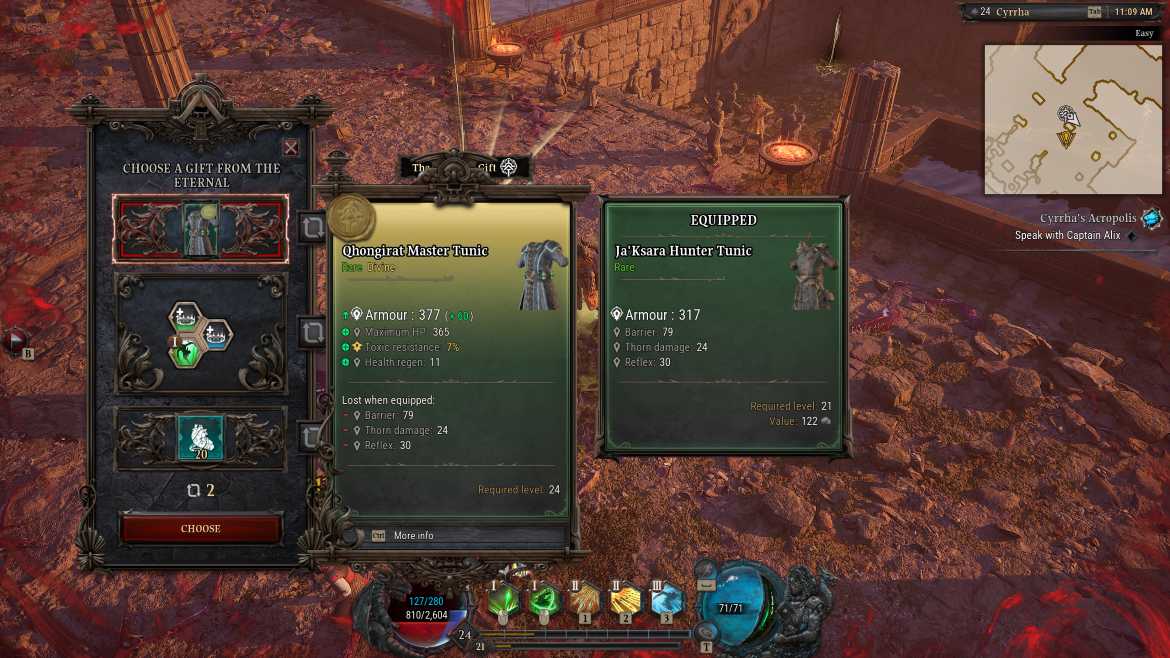The width and height of the screenshot is (1170, 658).
Task: Open the minimap
Action: point(1062,119)
